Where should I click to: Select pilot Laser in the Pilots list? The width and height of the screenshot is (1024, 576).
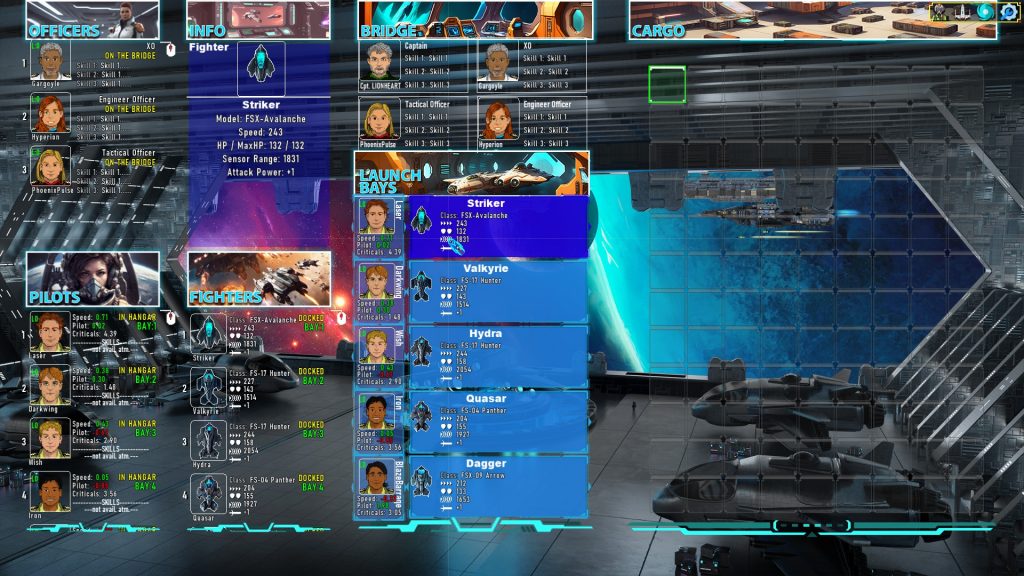[x=49, y=332]
